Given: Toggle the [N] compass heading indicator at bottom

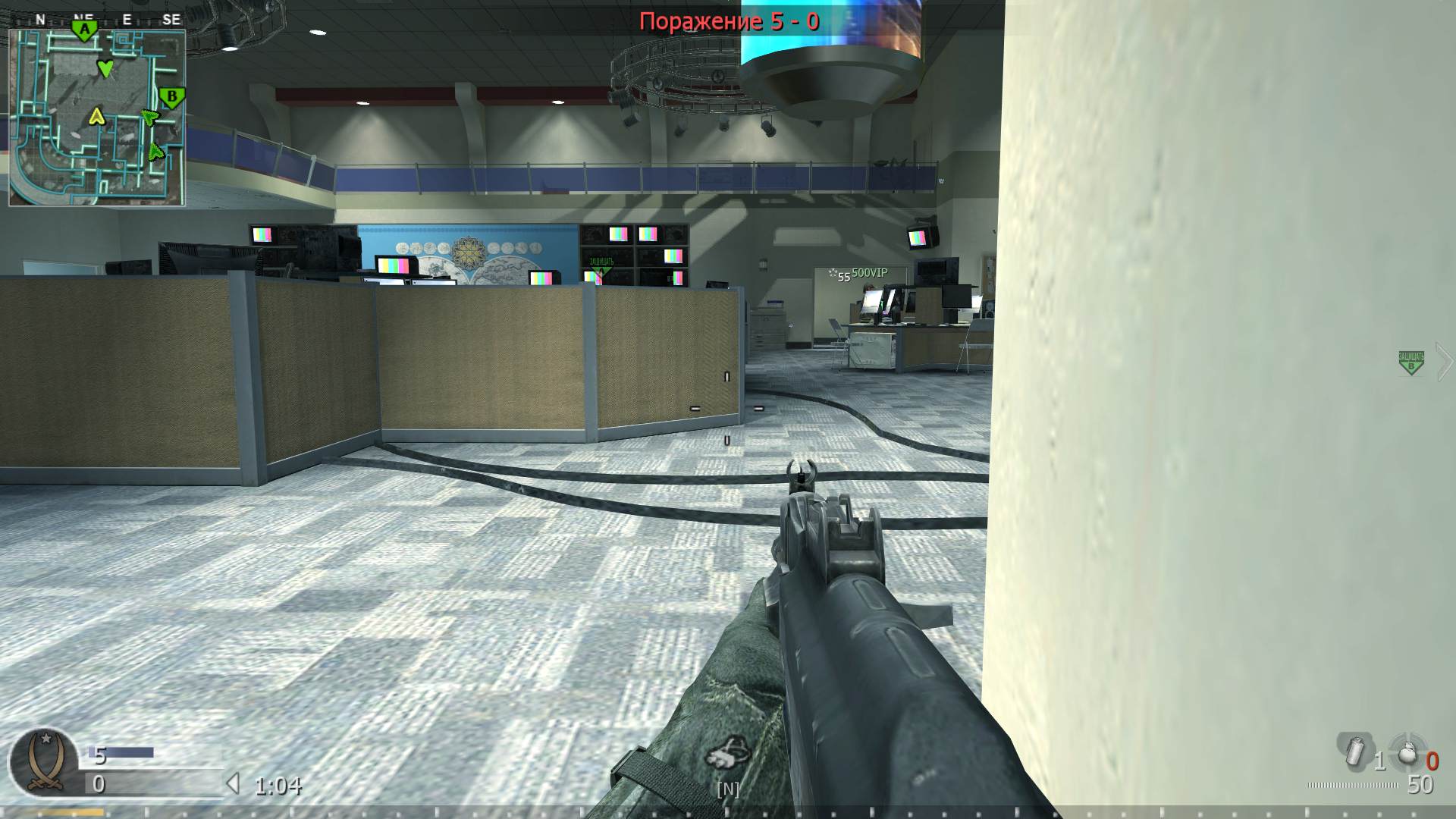Looking at the screenshot, I should 729,789.
